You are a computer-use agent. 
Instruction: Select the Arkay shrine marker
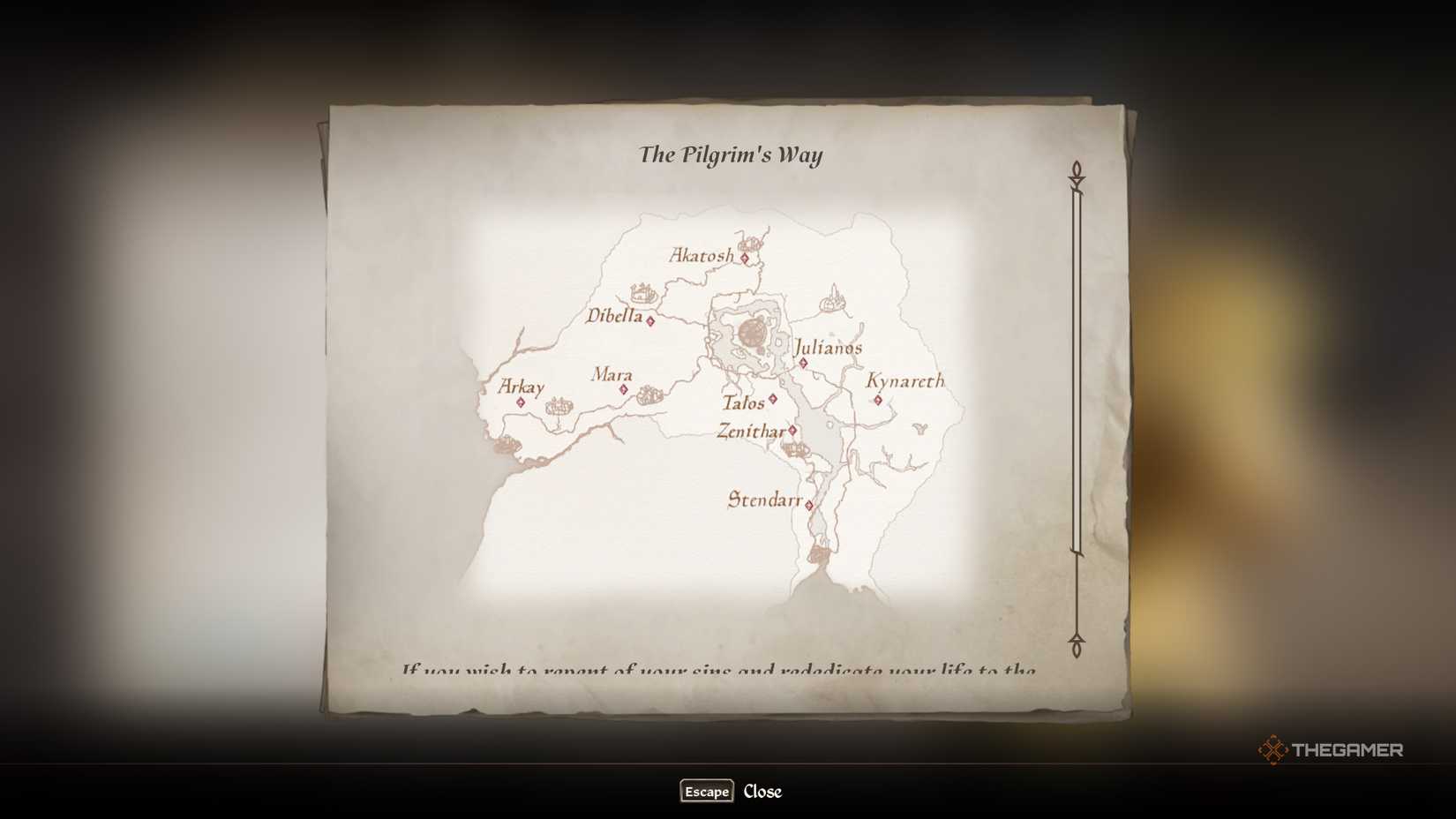point(520,402)
